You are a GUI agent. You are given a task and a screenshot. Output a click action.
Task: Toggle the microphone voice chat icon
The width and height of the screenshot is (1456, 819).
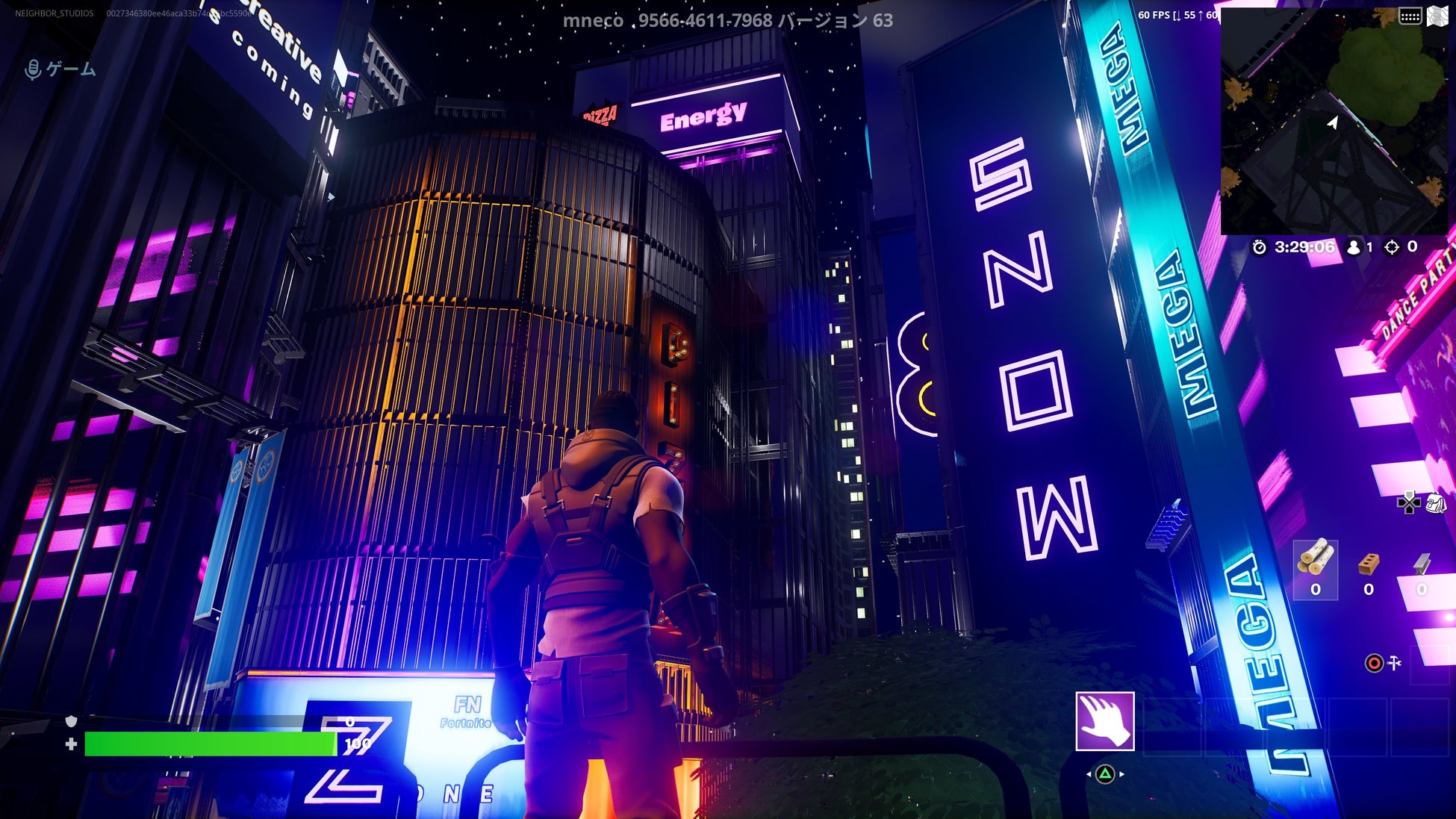(33, 70)
